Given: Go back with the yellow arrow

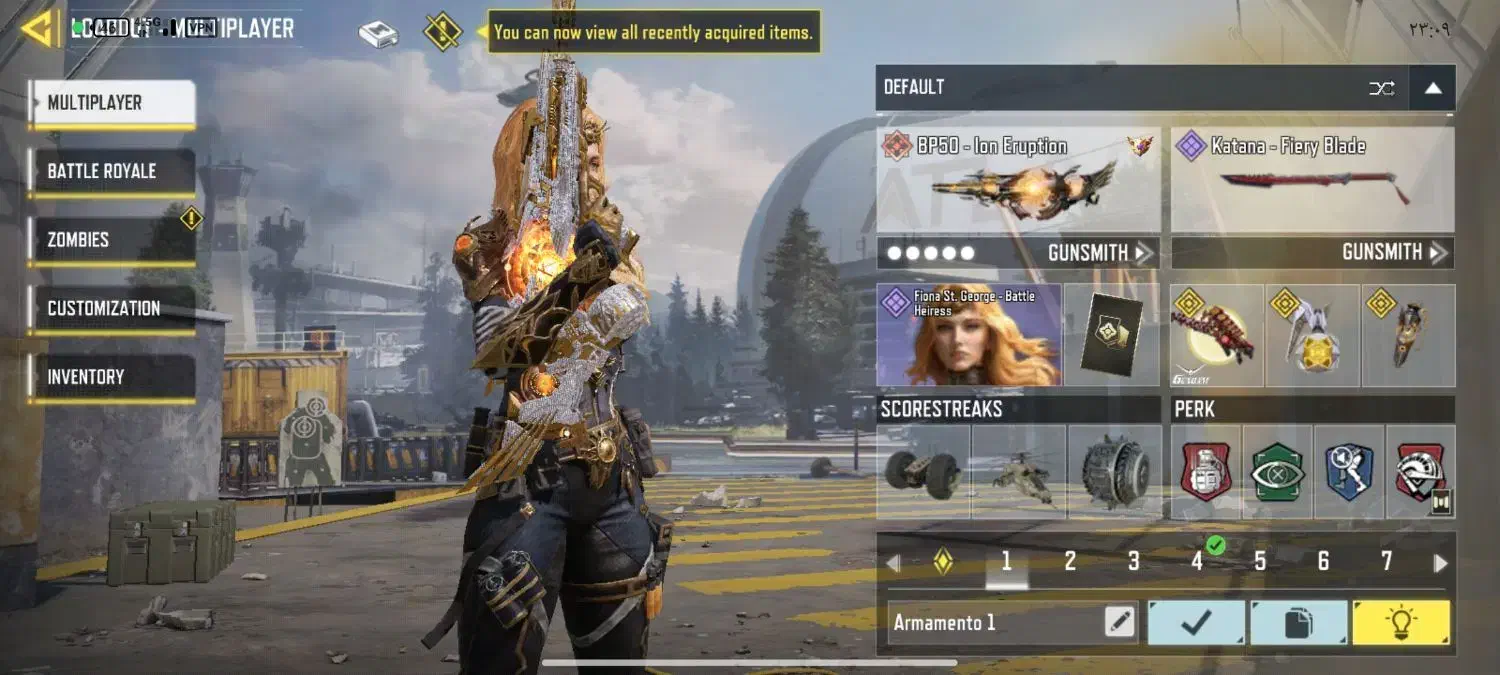Looking at the screenshot, I should coord(40,29).
